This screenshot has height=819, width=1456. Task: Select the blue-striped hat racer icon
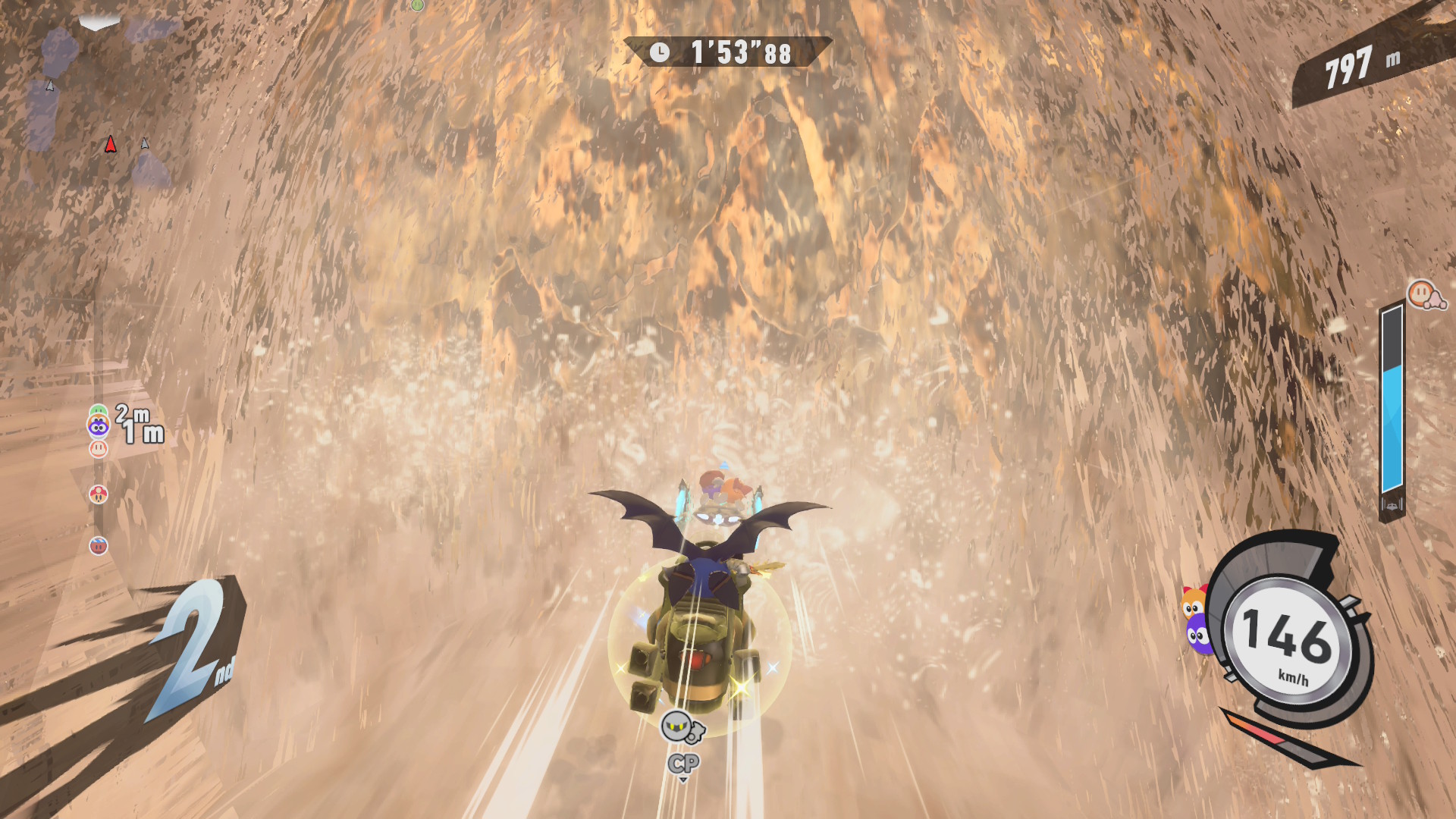(x=99, y=546)
